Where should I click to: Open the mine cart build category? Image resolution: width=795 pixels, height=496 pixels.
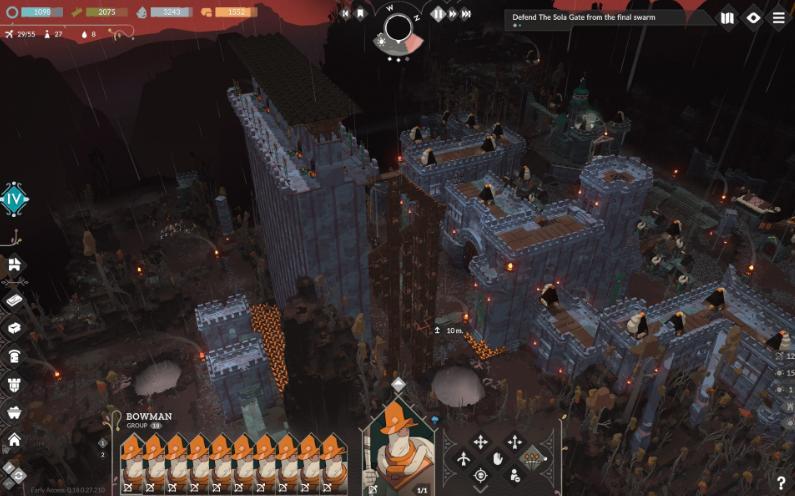click(x=14, y=410)
